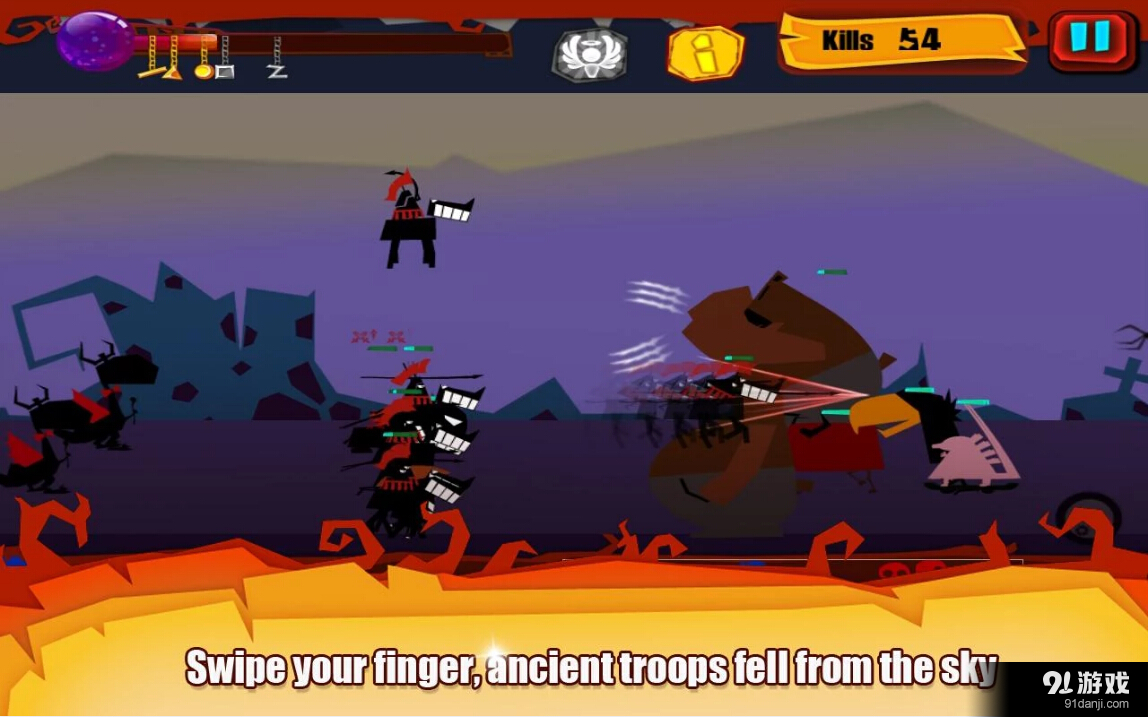Tap the purple orb
The image size is (1148, 717).
[95, 41]
